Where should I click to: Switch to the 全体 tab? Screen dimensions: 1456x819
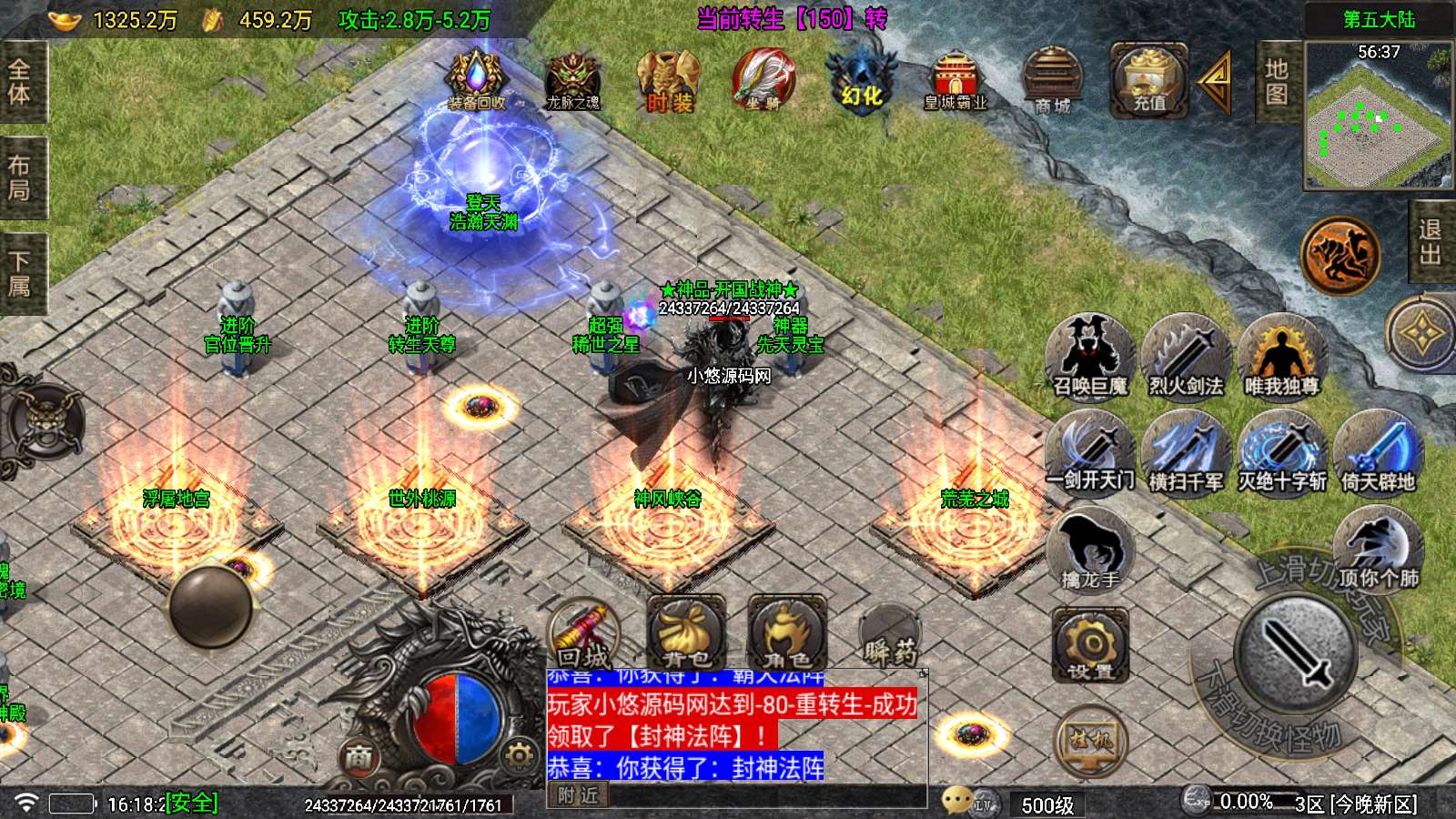19,82
